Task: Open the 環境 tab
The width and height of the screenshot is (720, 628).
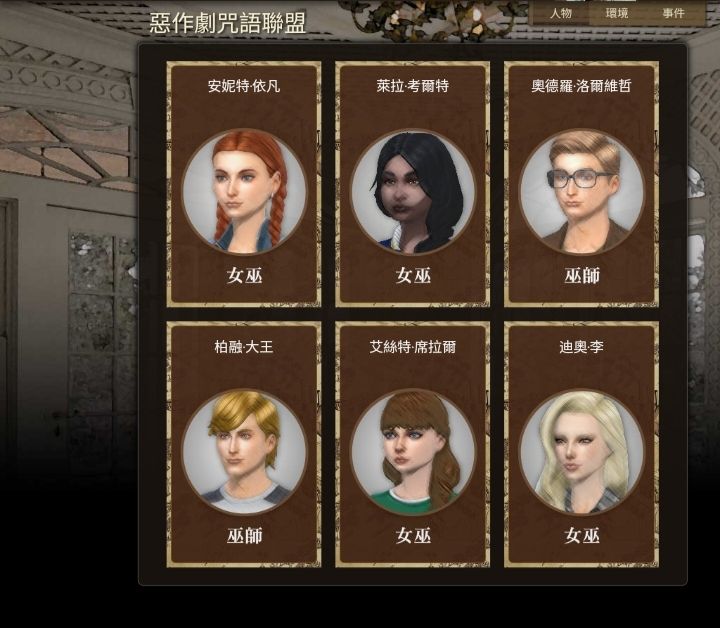Action: 618,13
